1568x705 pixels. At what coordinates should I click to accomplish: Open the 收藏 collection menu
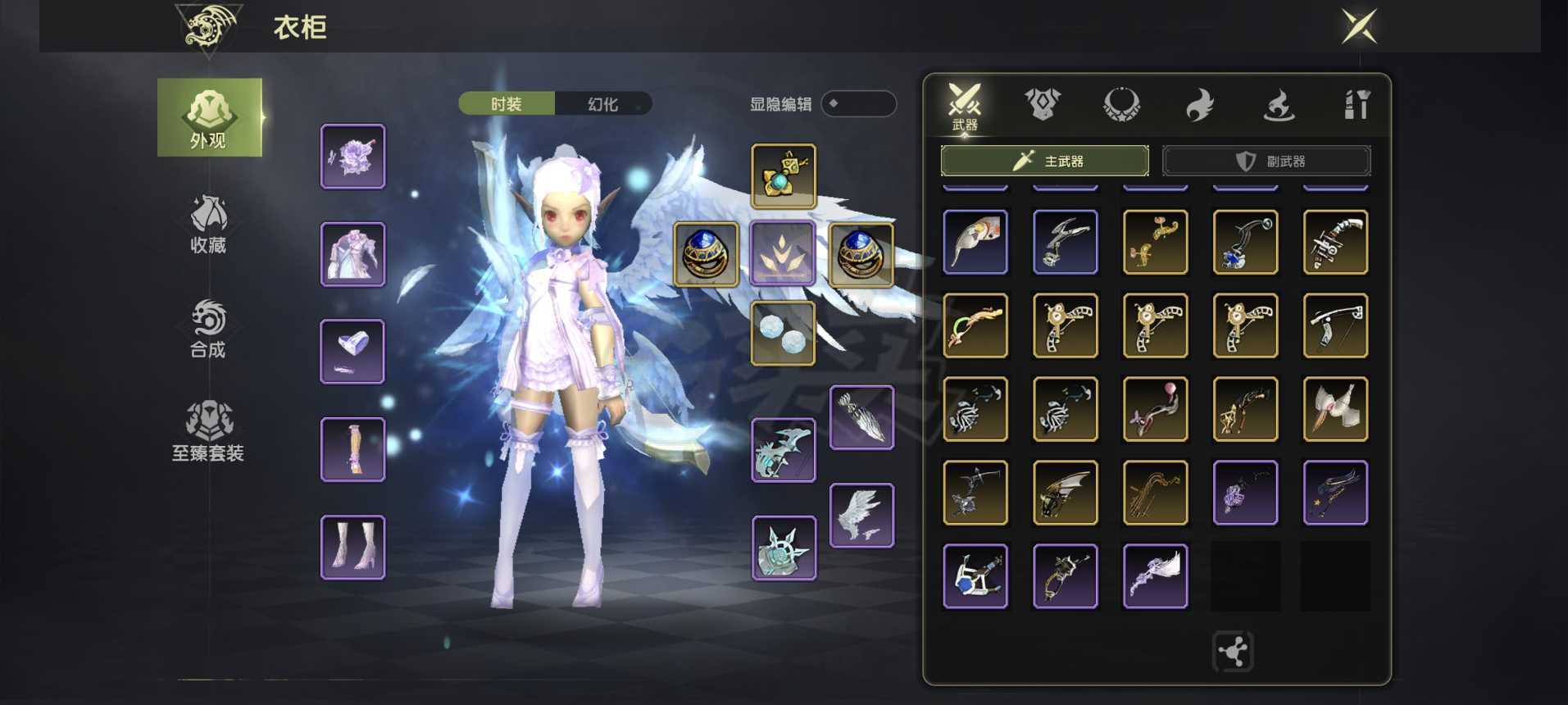tap(208, 225)
